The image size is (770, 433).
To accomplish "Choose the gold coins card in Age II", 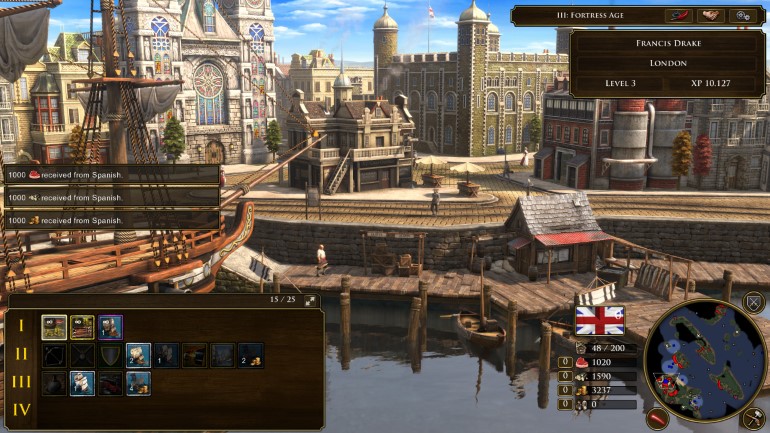I will coord(251,354).
